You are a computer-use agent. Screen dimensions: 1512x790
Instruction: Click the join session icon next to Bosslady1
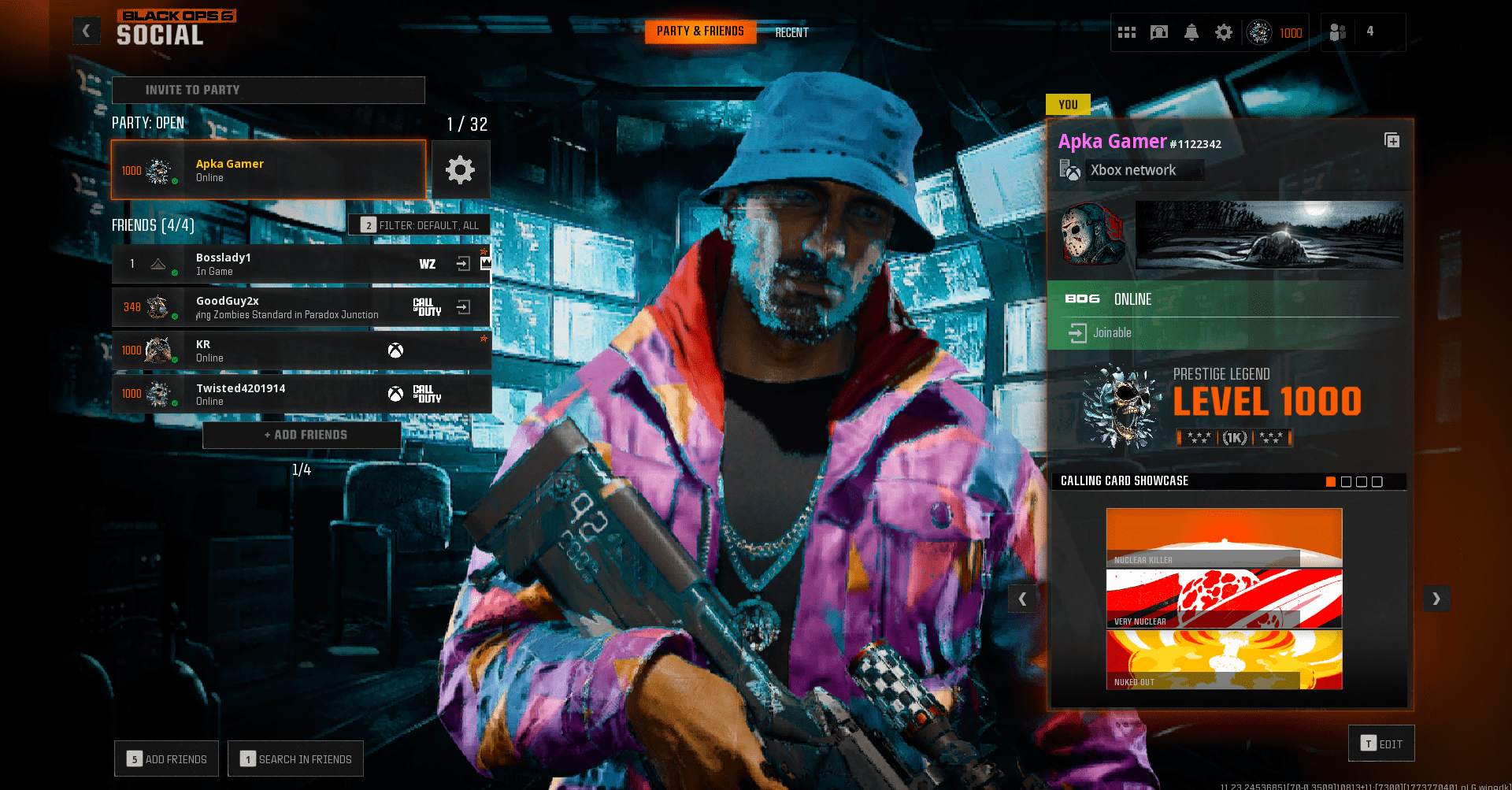(x=463, y=264)
